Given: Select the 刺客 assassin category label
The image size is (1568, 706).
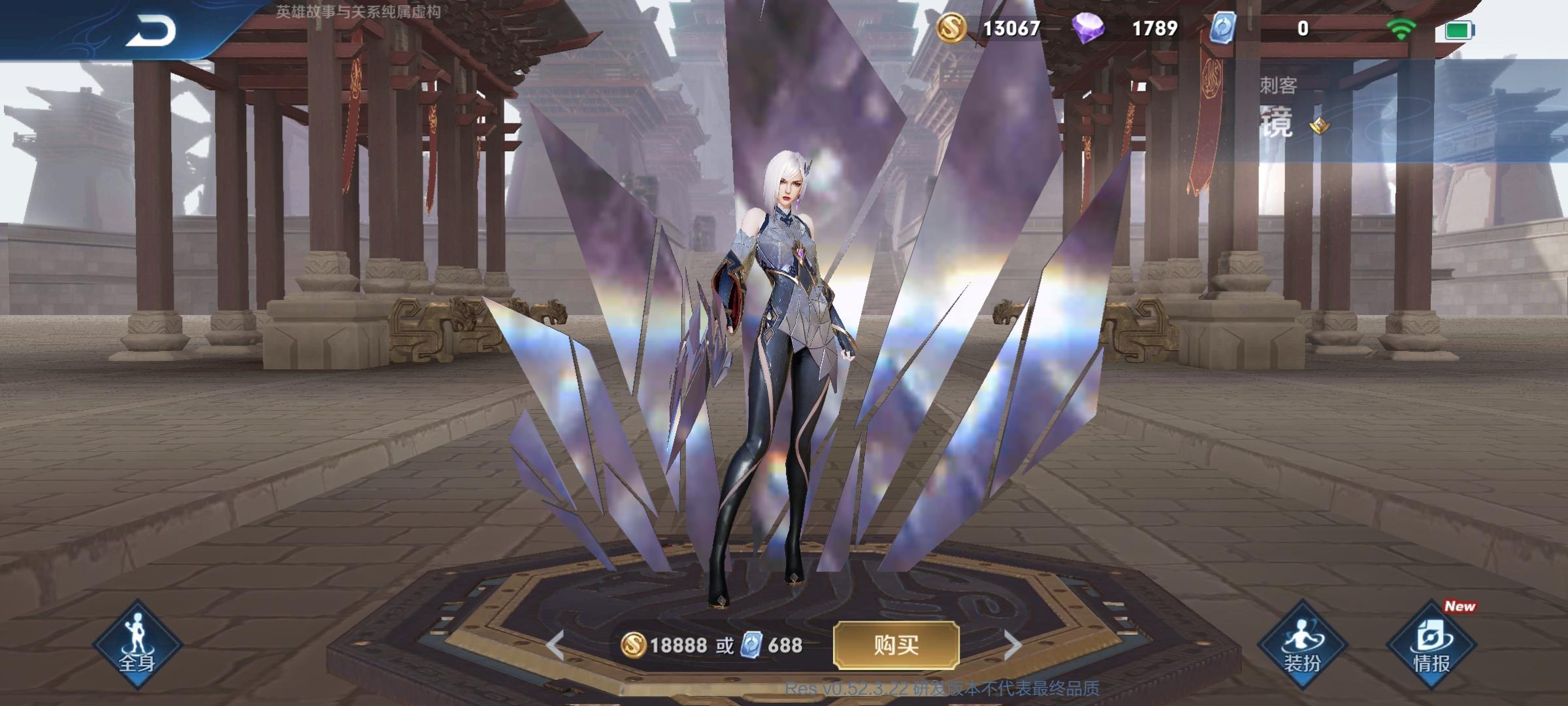Looking at the screenshot, I should [1277, 85].
